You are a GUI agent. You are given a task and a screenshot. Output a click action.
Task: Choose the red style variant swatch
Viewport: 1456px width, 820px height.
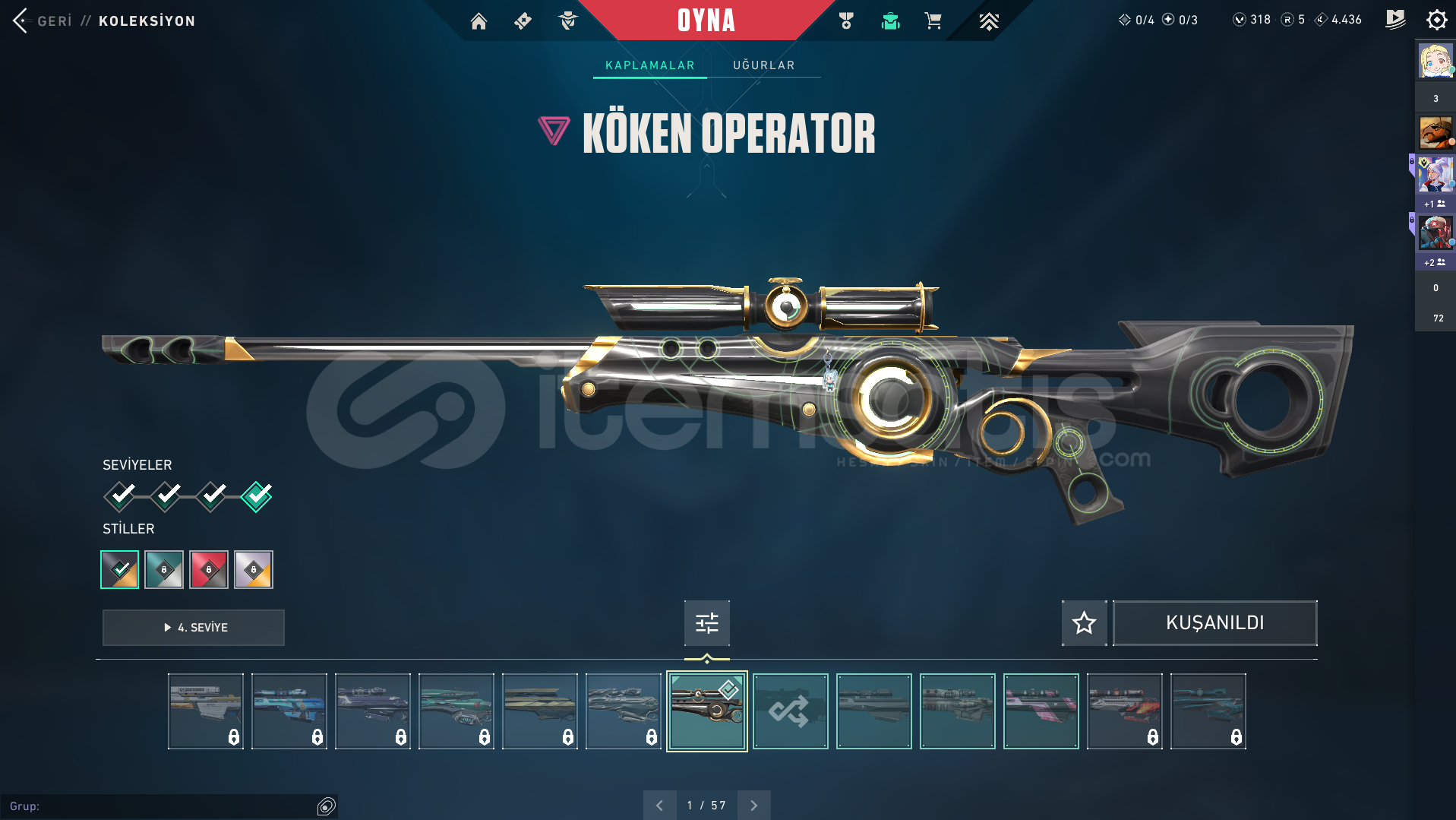209,569
